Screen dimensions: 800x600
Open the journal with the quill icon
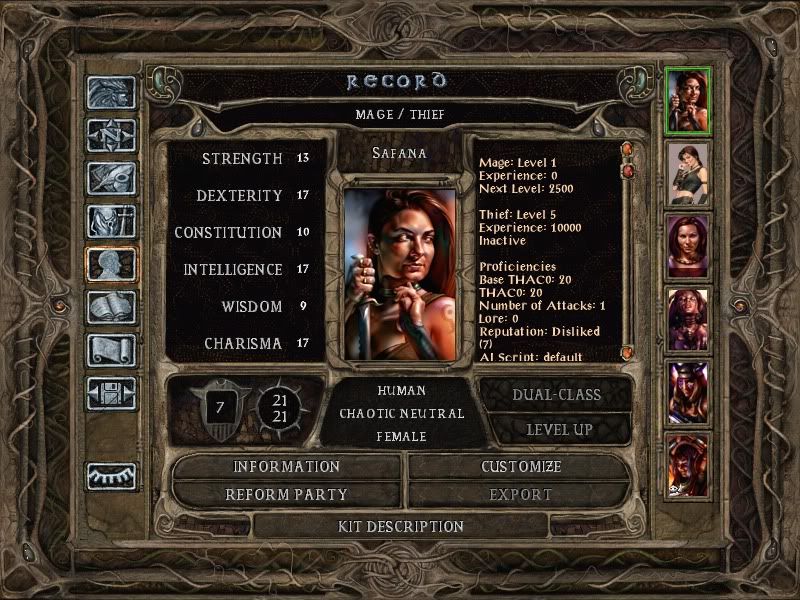coord(111,178)
